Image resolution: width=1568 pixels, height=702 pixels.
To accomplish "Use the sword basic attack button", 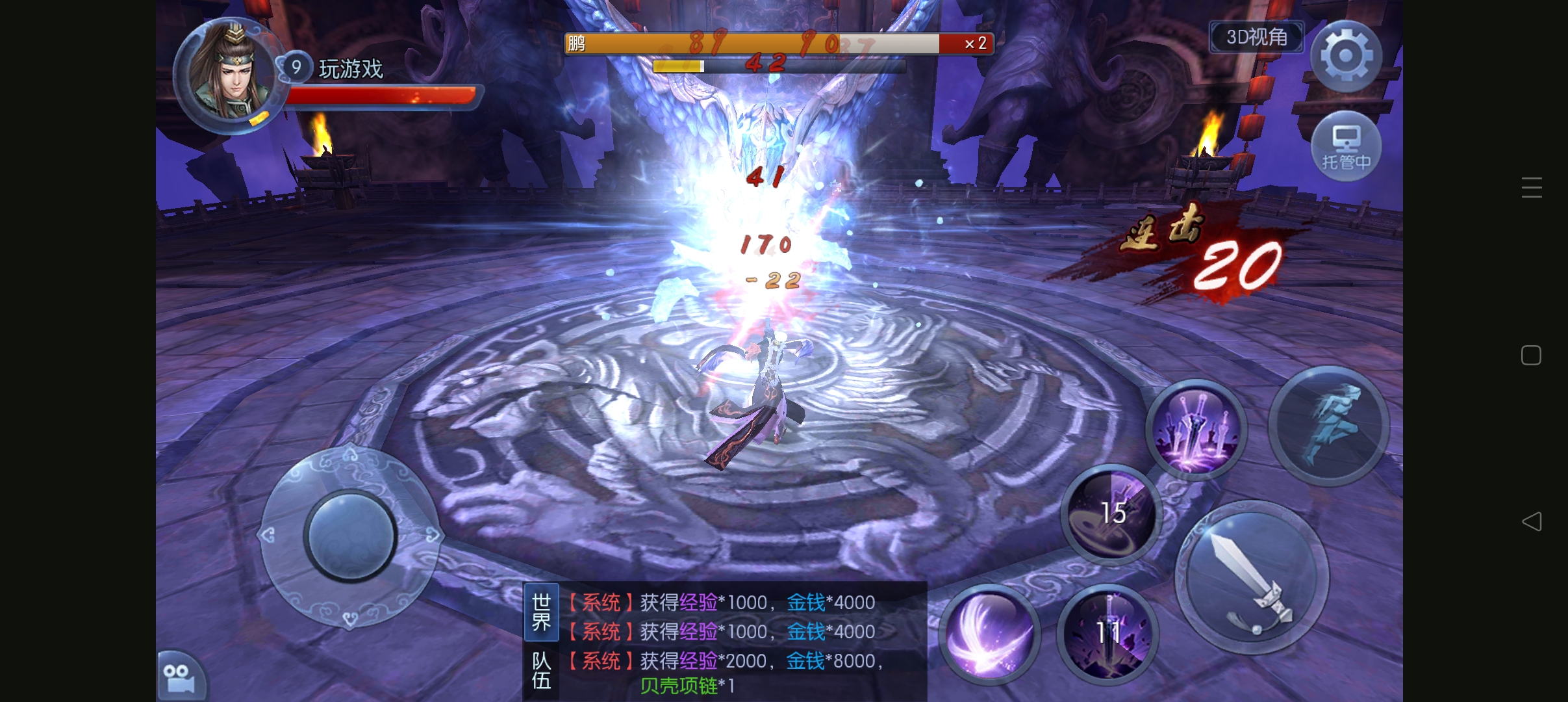I will (1252, 578).
